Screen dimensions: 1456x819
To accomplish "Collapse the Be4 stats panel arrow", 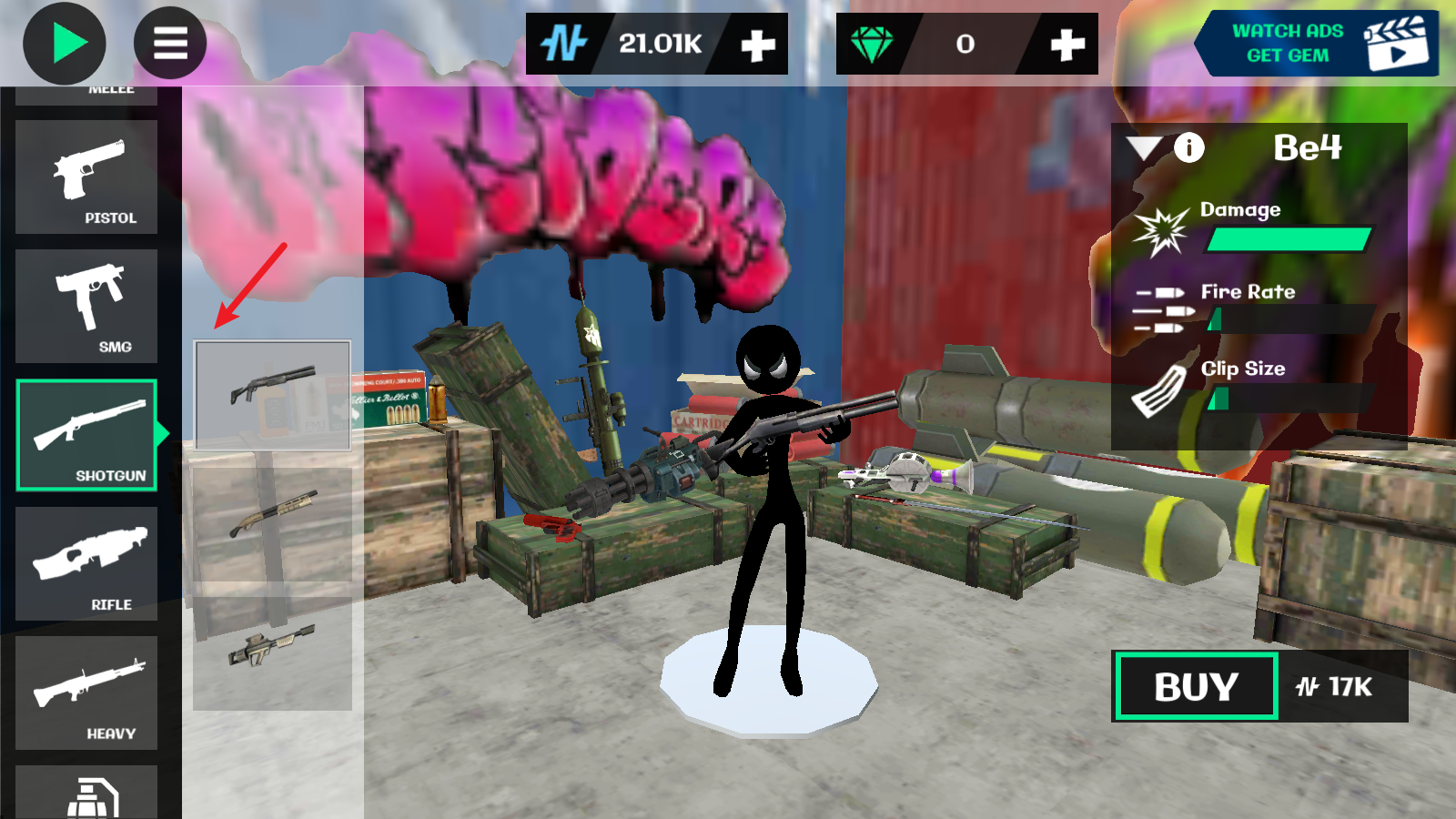I will tap(1144, 147).
